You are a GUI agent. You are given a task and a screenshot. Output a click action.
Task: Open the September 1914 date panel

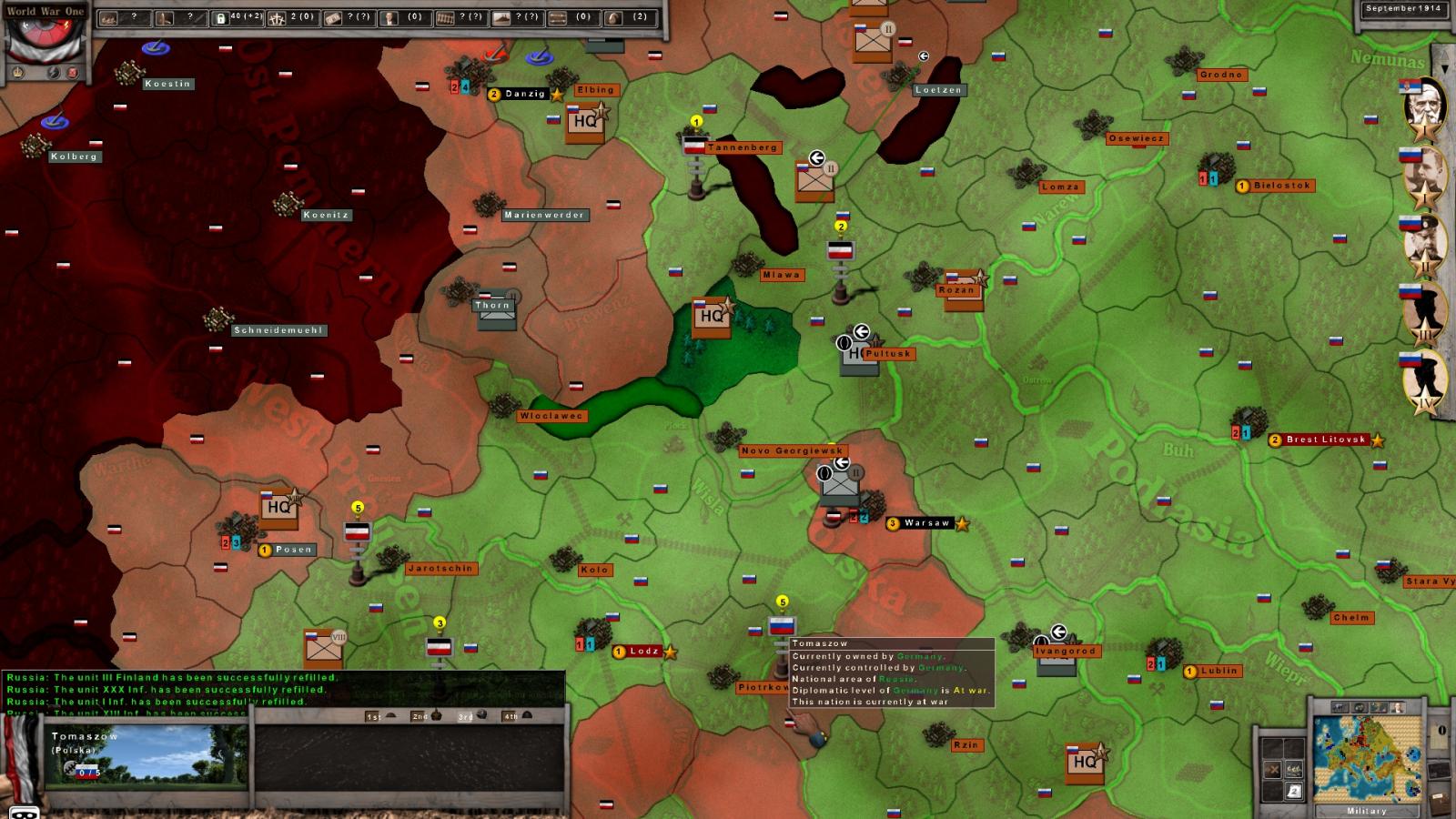click(x=1403, y=9)
